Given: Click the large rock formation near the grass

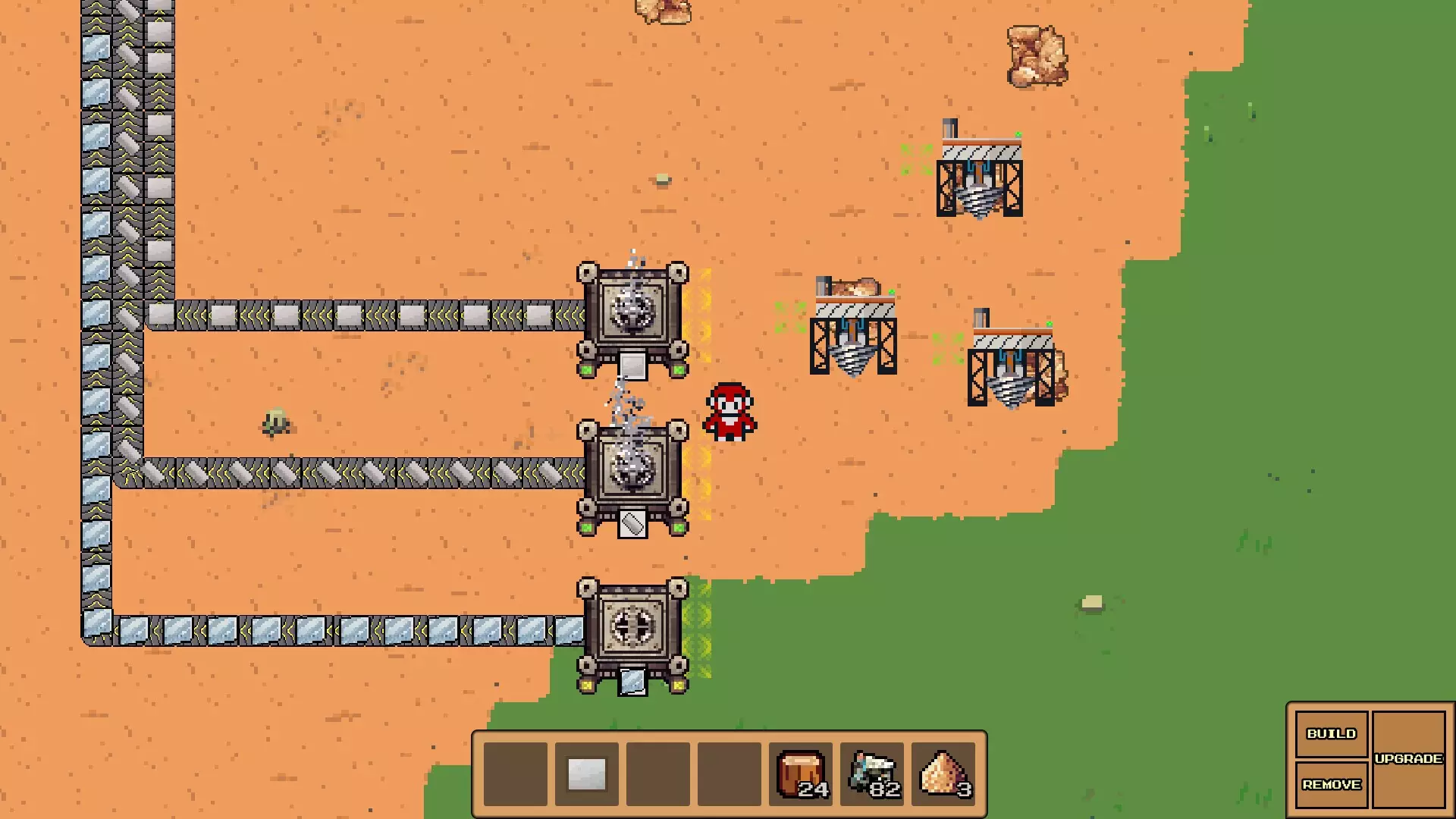Looking at the screenshot, I should point(1037,55).
